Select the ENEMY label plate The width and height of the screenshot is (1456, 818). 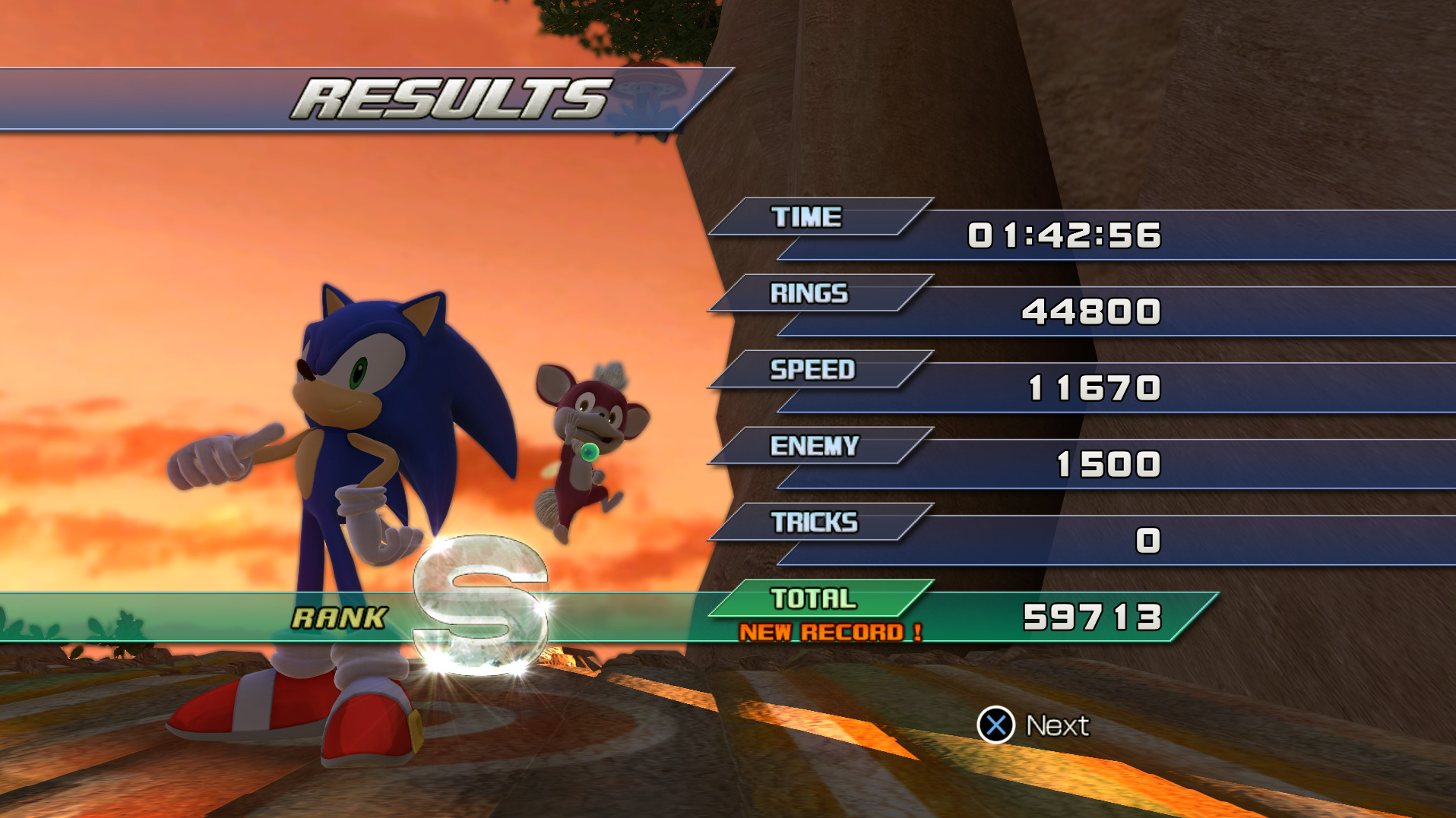817,447
